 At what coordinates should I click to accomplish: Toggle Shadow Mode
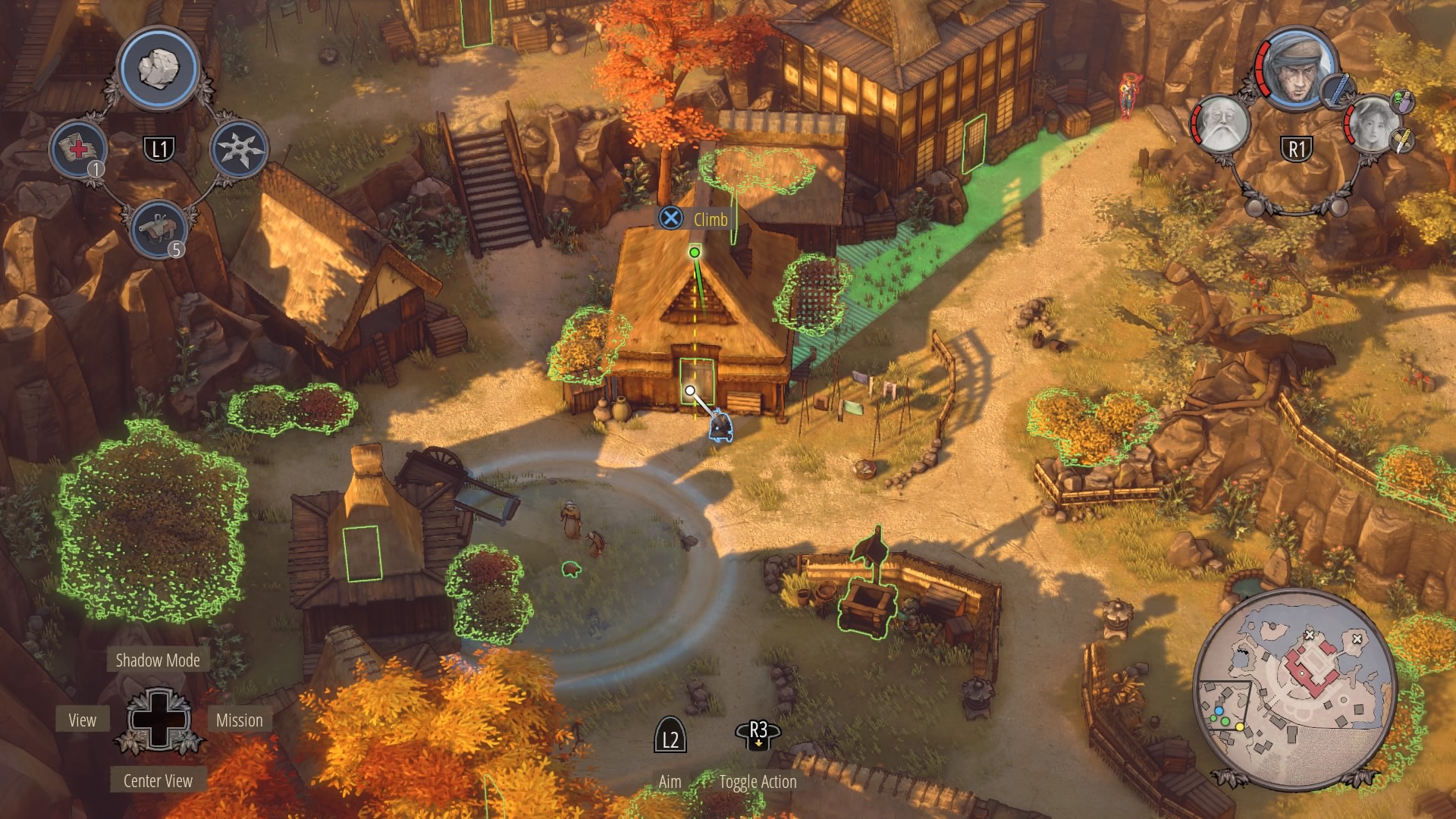point(158,661)
